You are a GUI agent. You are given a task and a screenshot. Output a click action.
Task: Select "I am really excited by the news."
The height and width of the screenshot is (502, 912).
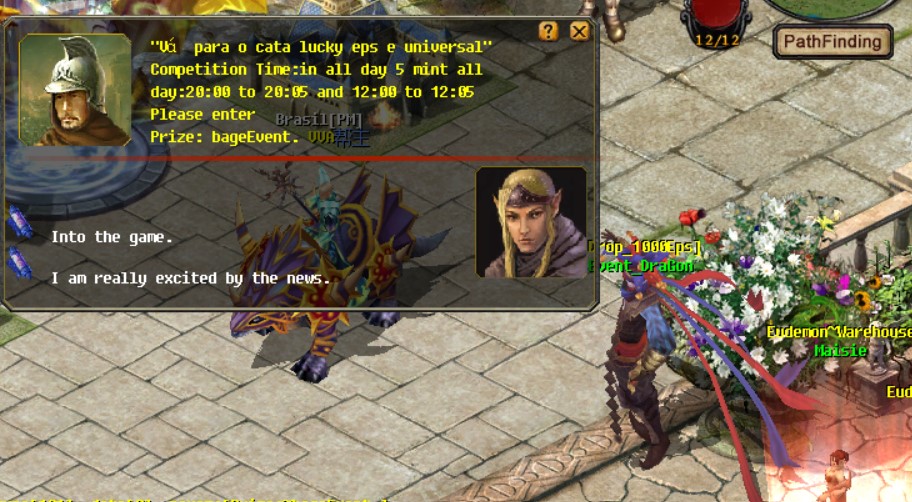tap(190, 278)
